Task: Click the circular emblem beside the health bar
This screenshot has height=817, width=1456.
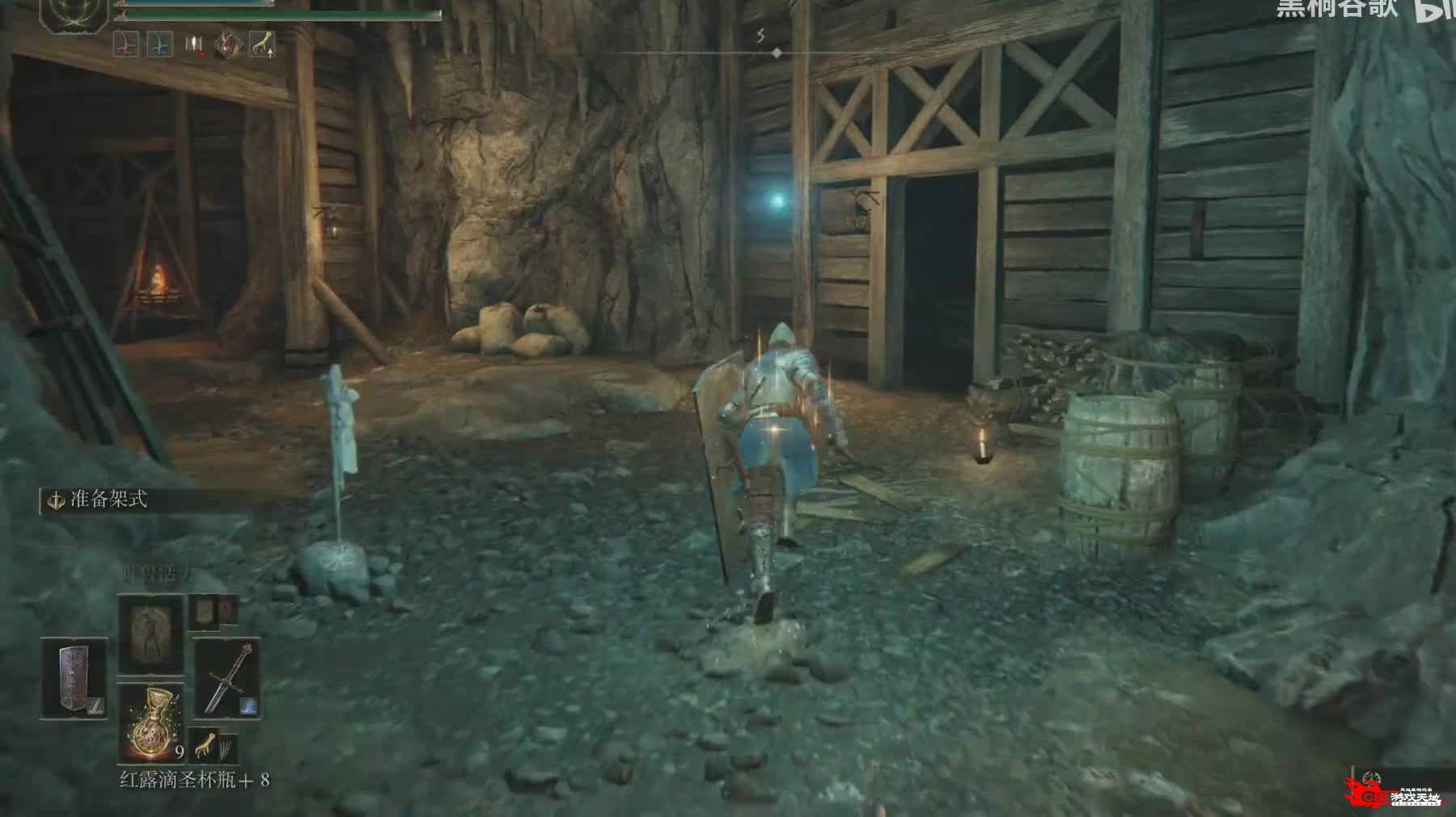Action: pos(74,15)
